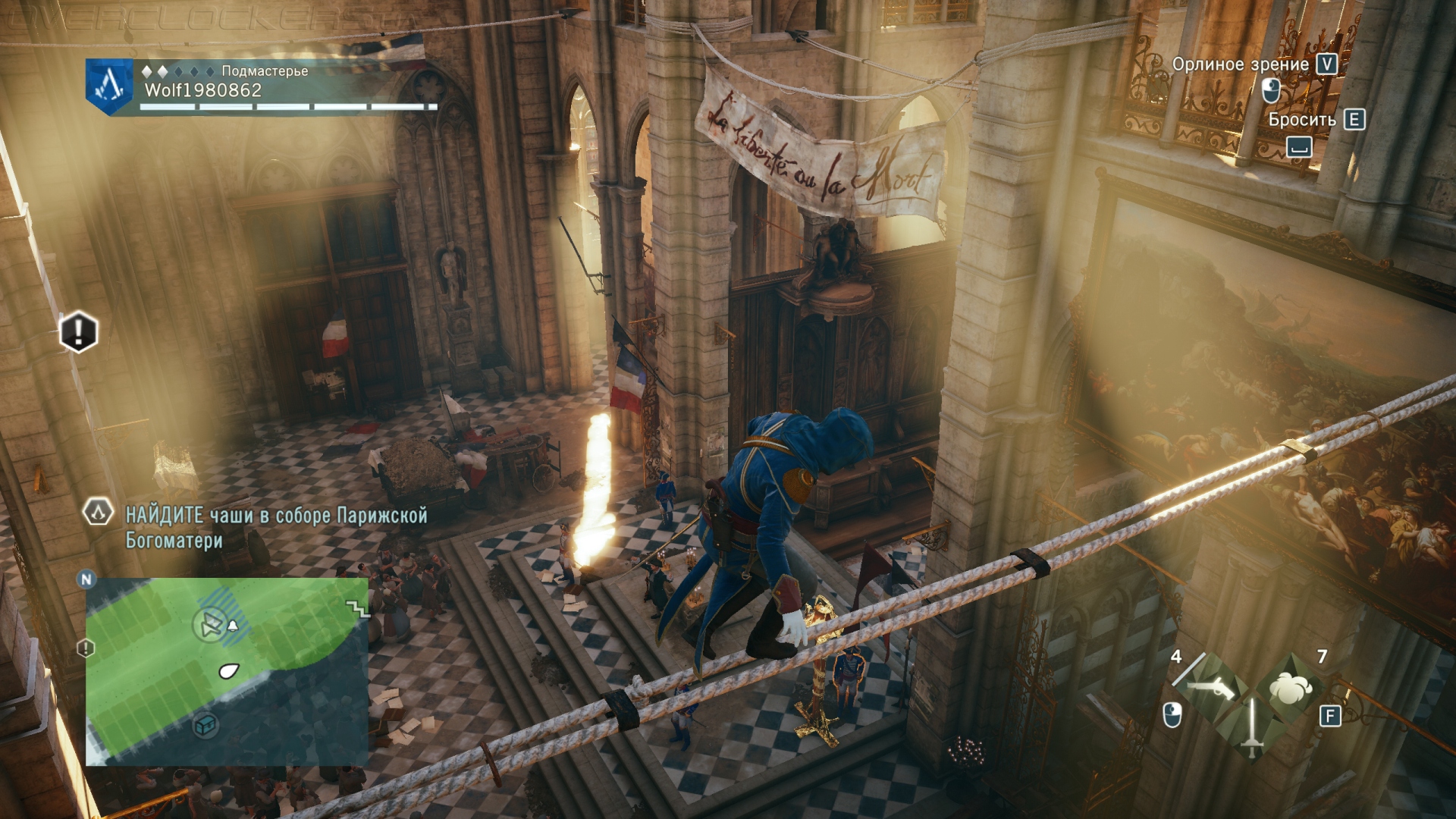This screenshot has width=1456, height=819.
Task: Select the treasure chest marker on minimap
Action: [206, 725]
